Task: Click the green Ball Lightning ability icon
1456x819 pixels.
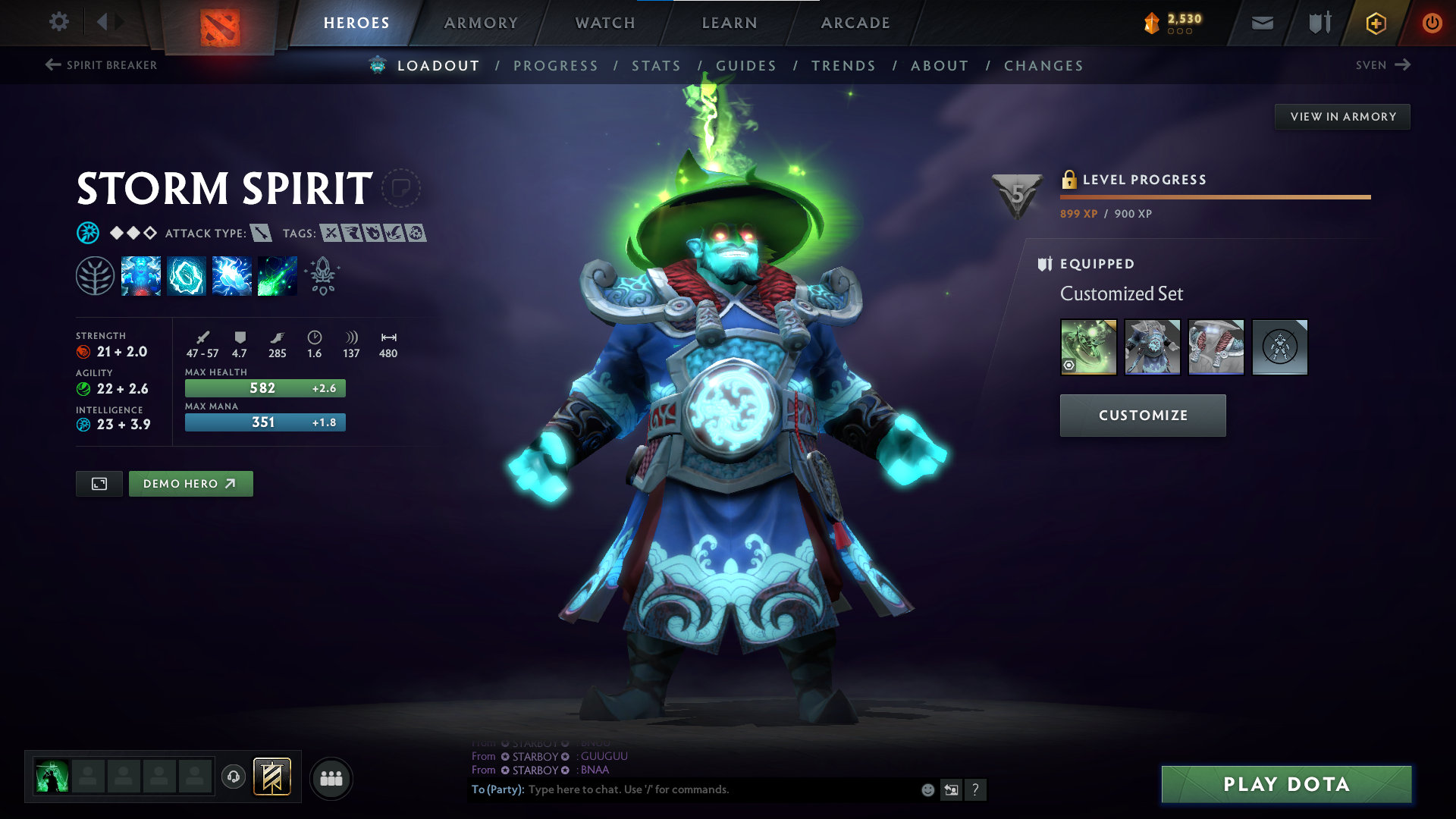Action: point(277,275)
